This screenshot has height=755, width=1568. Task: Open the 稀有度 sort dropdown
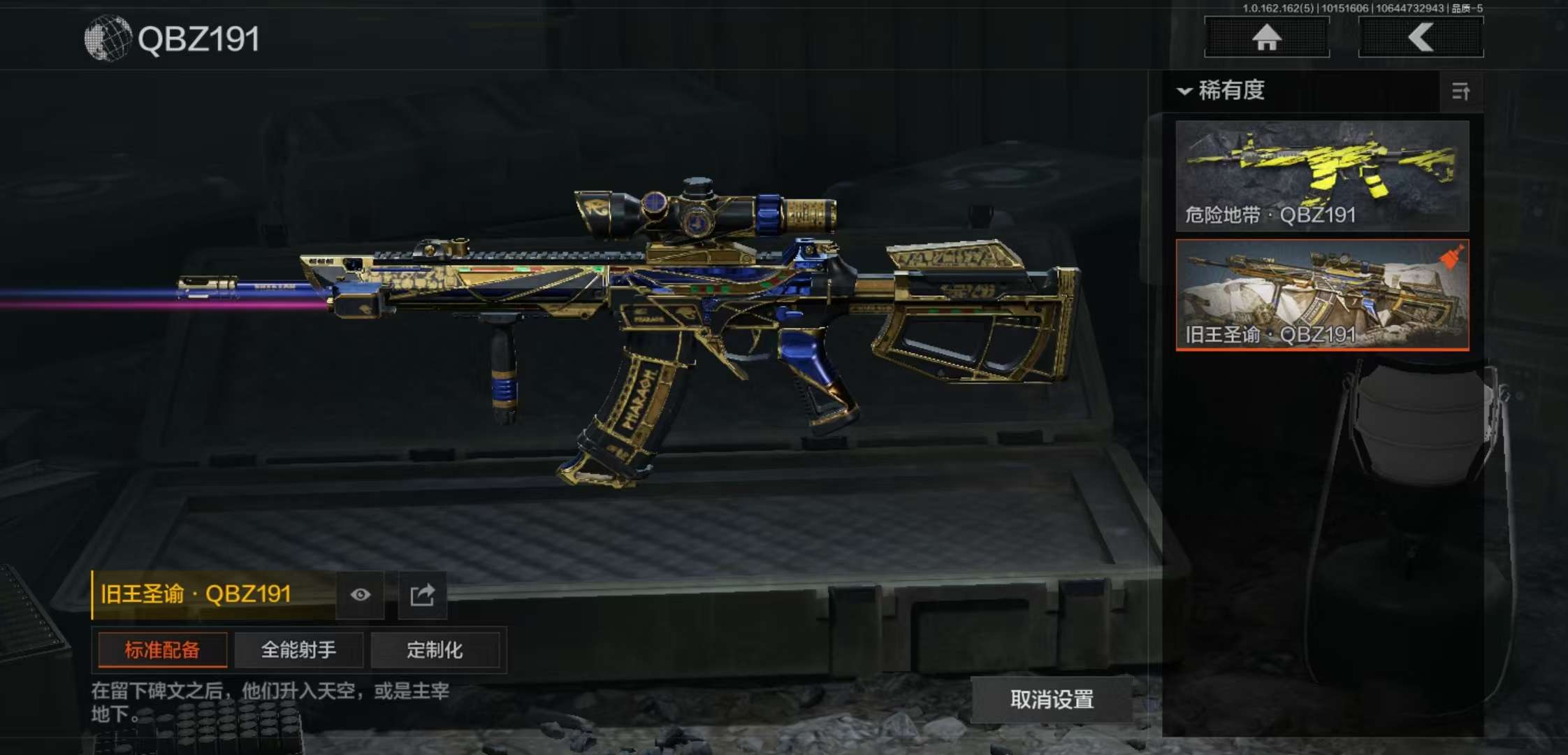click(1223, 90)
